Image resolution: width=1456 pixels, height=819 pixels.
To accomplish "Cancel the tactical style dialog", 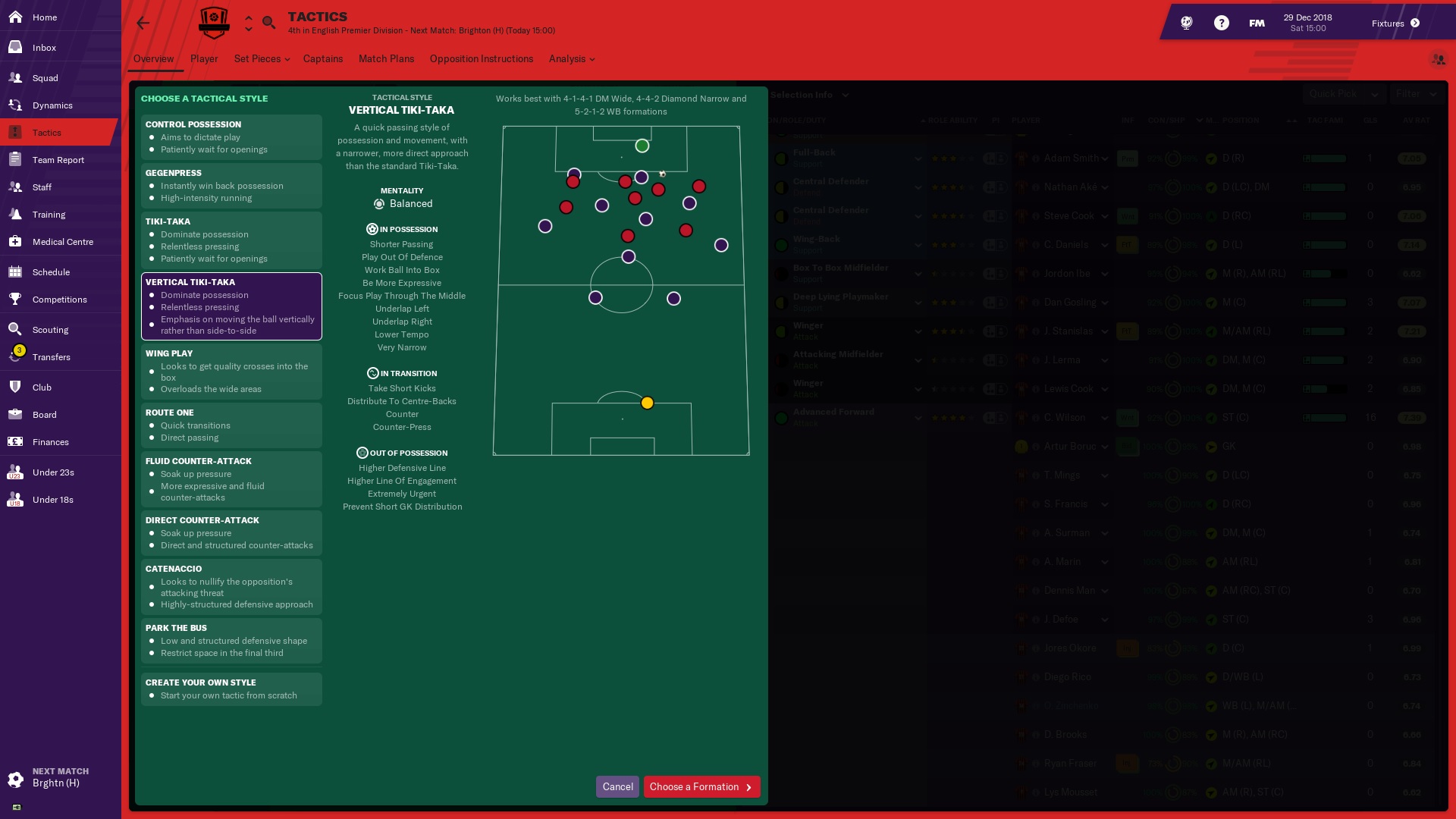I will point(617,787).
